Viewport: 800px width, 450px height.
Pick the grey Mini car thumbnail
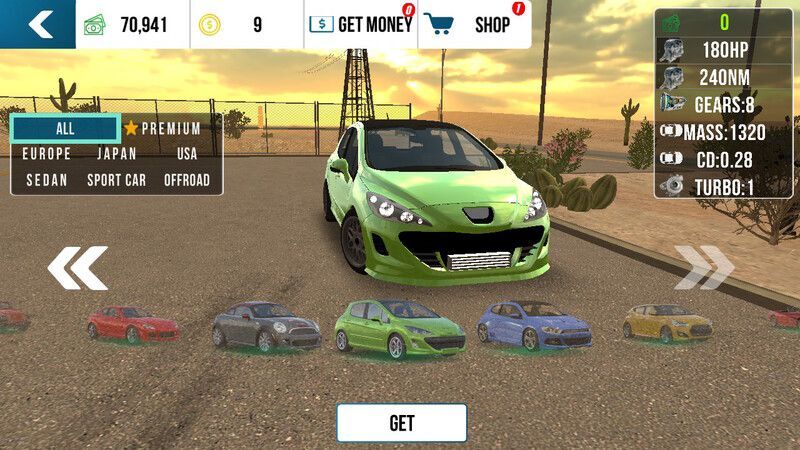point(266,326)
